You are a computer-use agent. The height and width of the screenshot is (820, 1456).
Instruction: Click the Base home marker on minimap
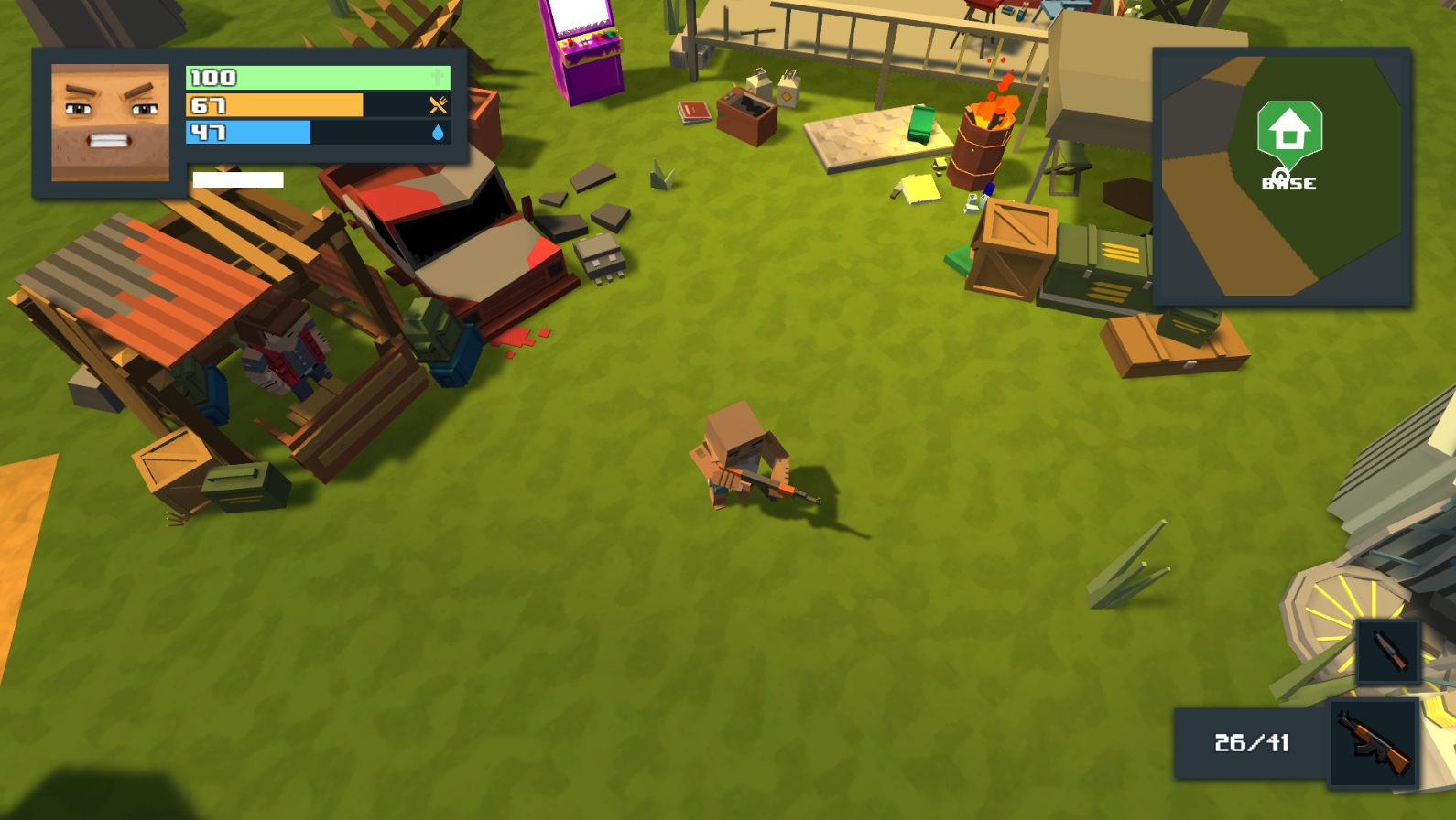1289,133
